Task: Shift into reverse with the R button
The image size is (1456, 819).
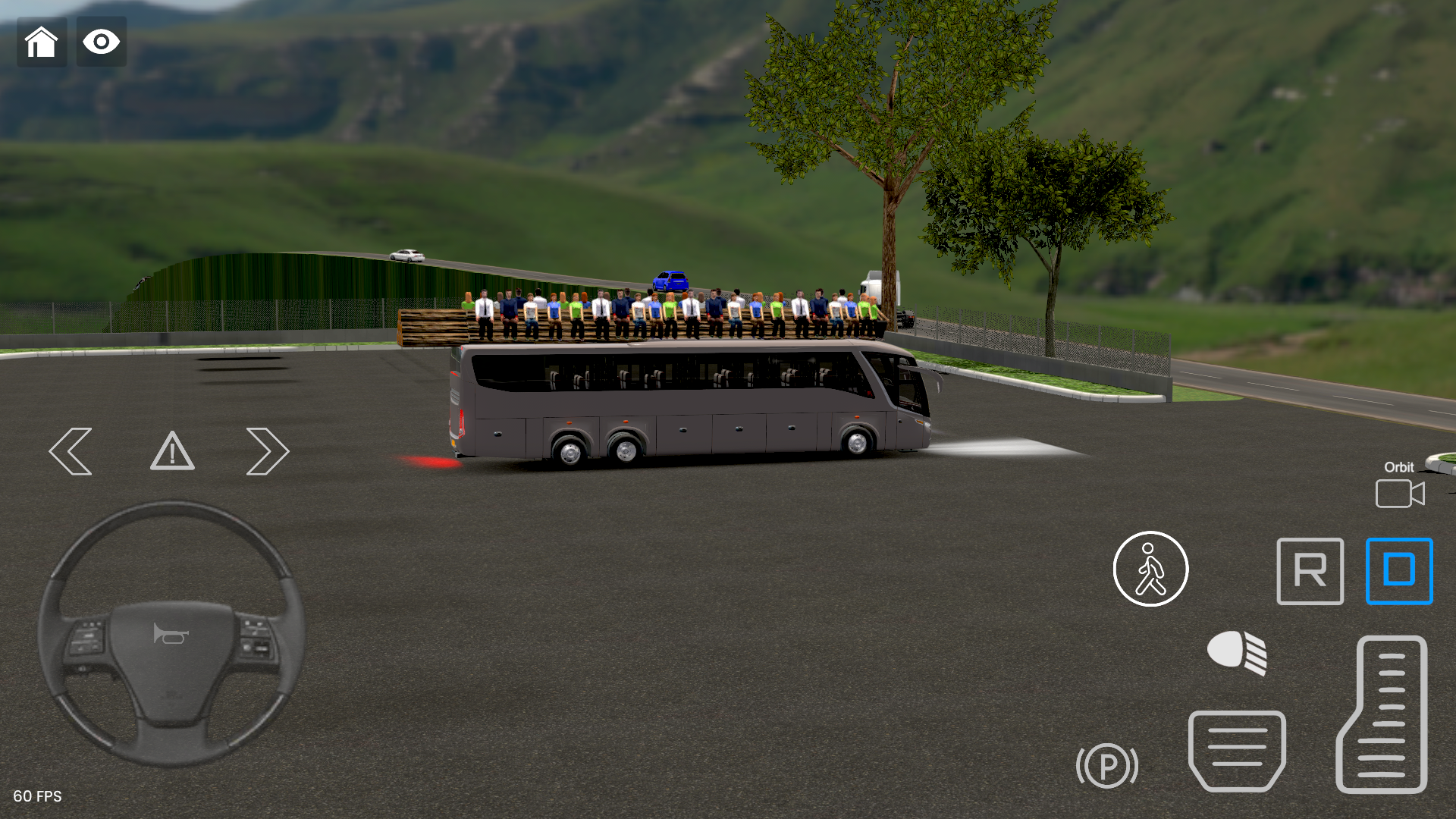Action: coord(1310,571)
